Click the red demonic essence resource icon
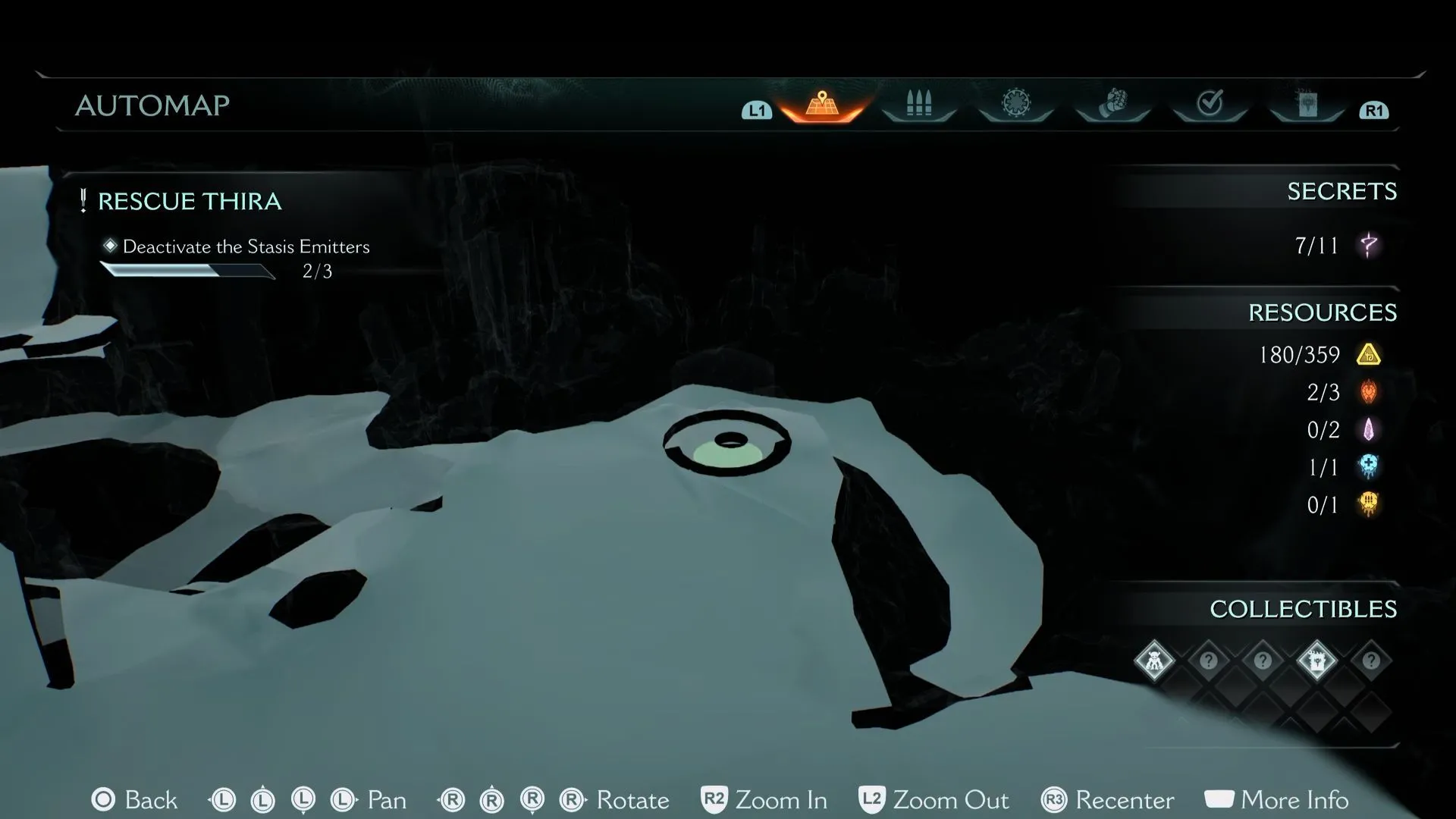Image resolution: width=1456 pixels, height=819 pixels. click(x=1369, y=392)
